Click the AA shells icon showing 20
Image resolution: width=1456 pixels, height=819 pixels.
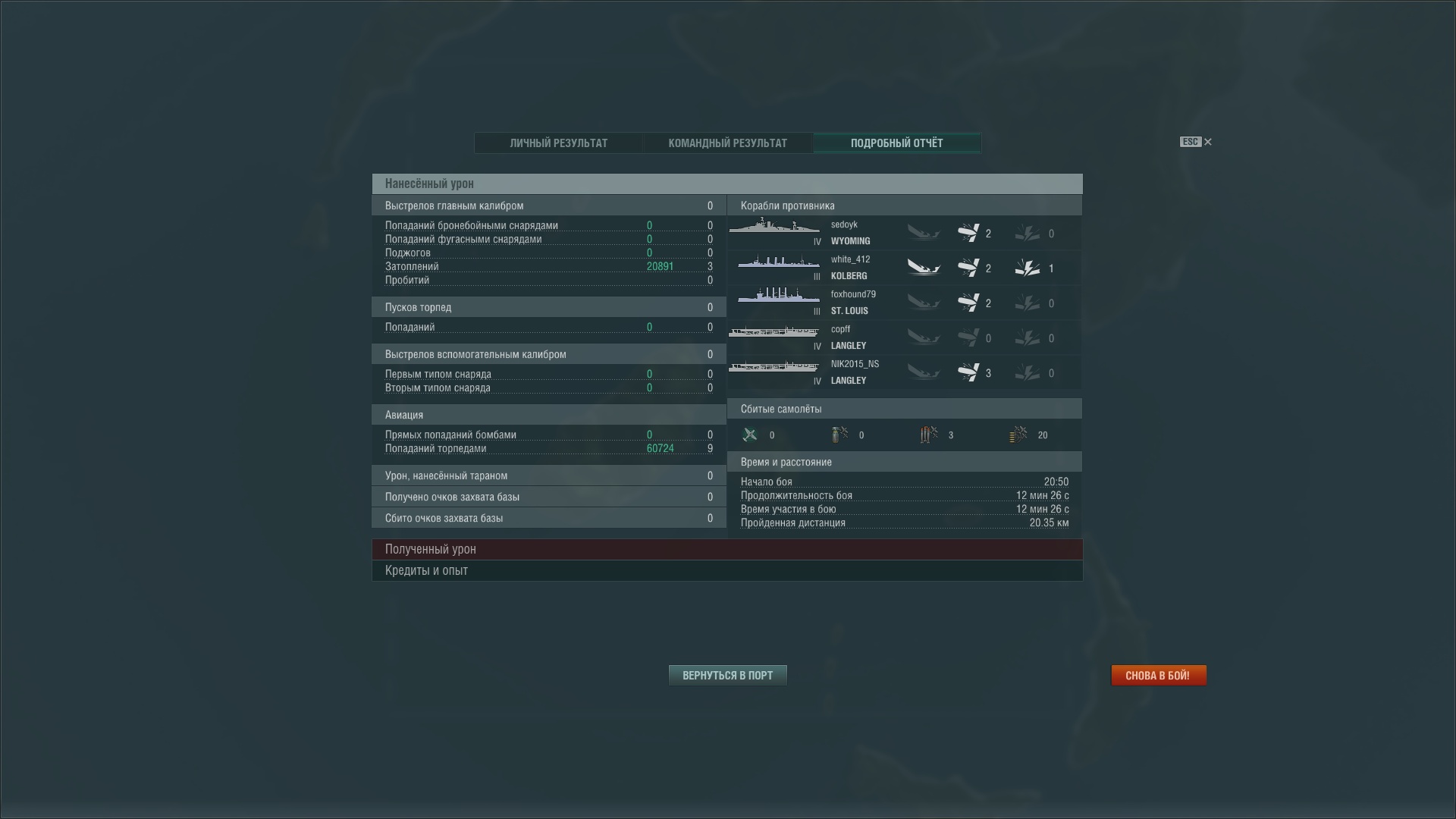coord(1019,435)
